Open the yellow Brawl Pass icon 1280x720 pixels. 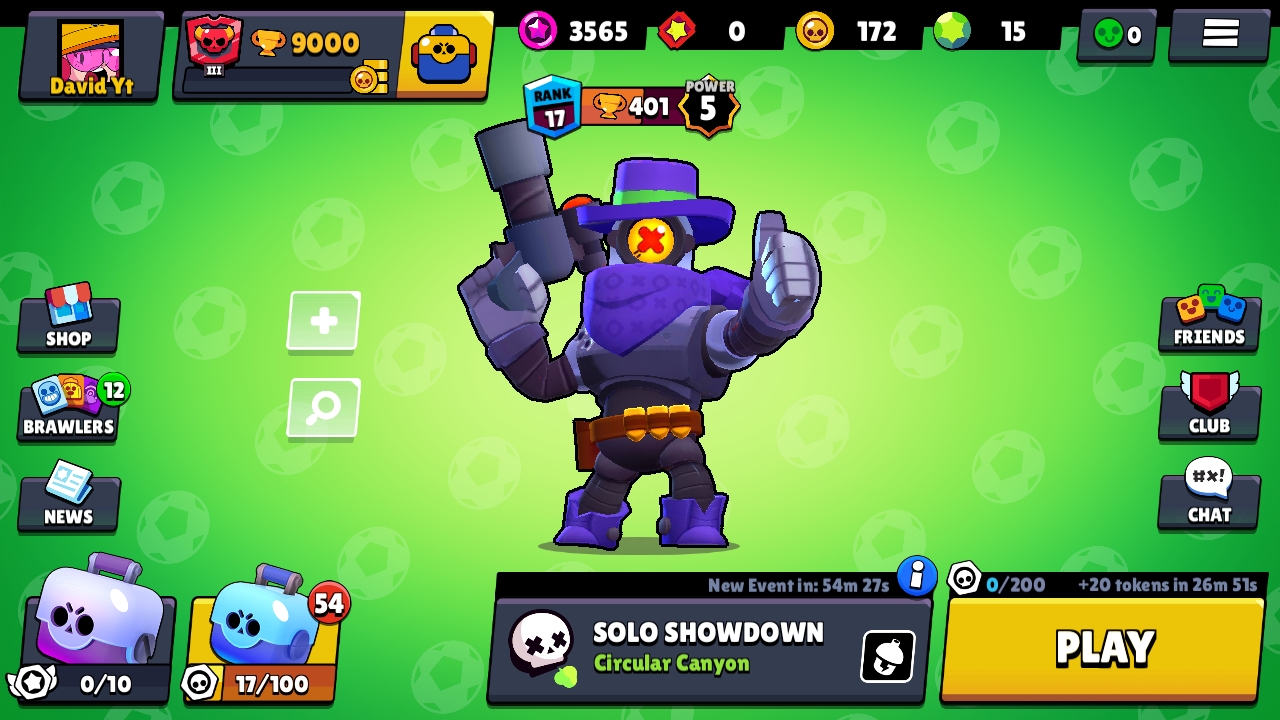445,54
